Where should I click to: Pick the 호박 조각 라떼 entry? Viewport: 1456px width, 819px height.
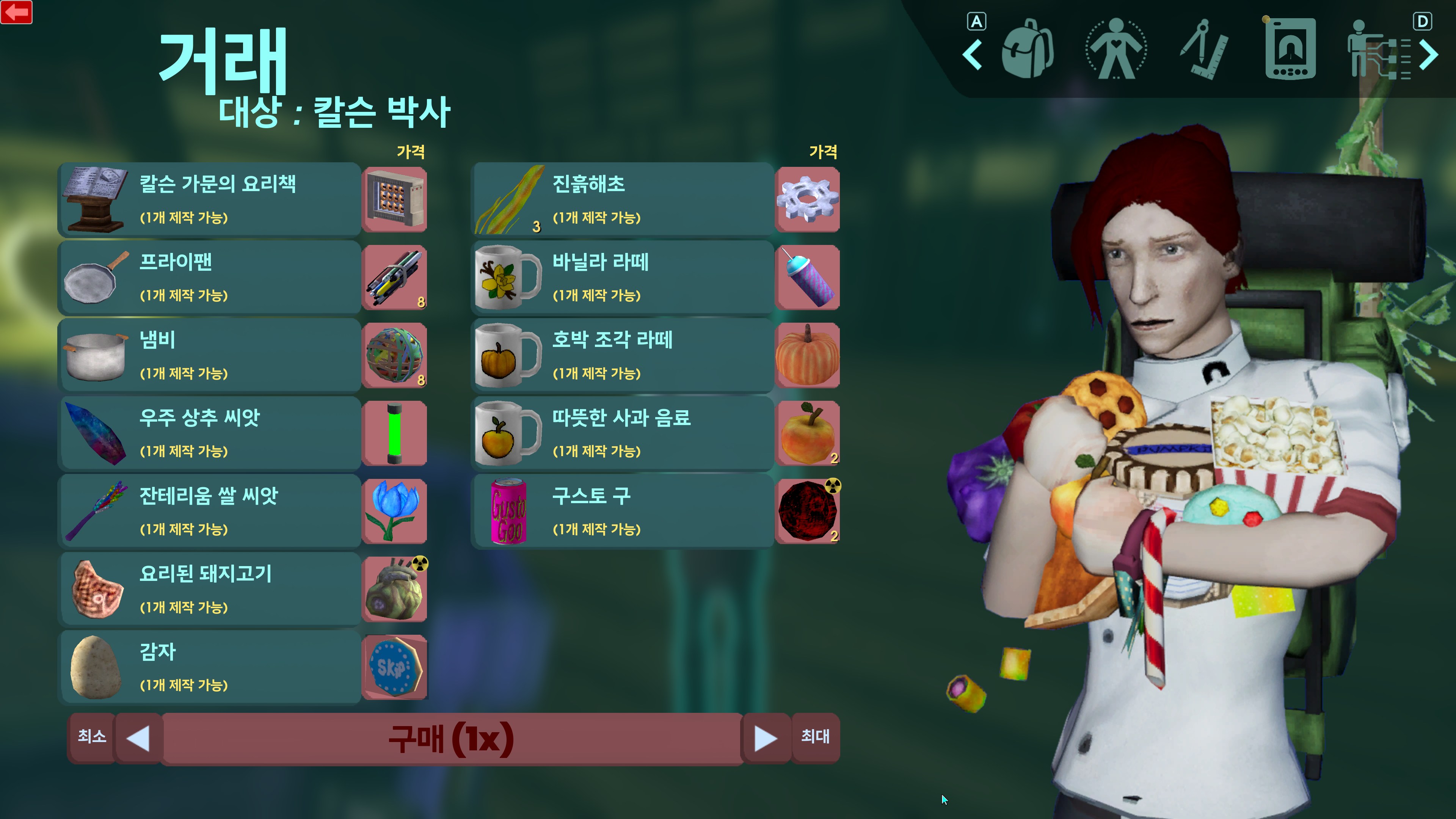tap(622, 355)
